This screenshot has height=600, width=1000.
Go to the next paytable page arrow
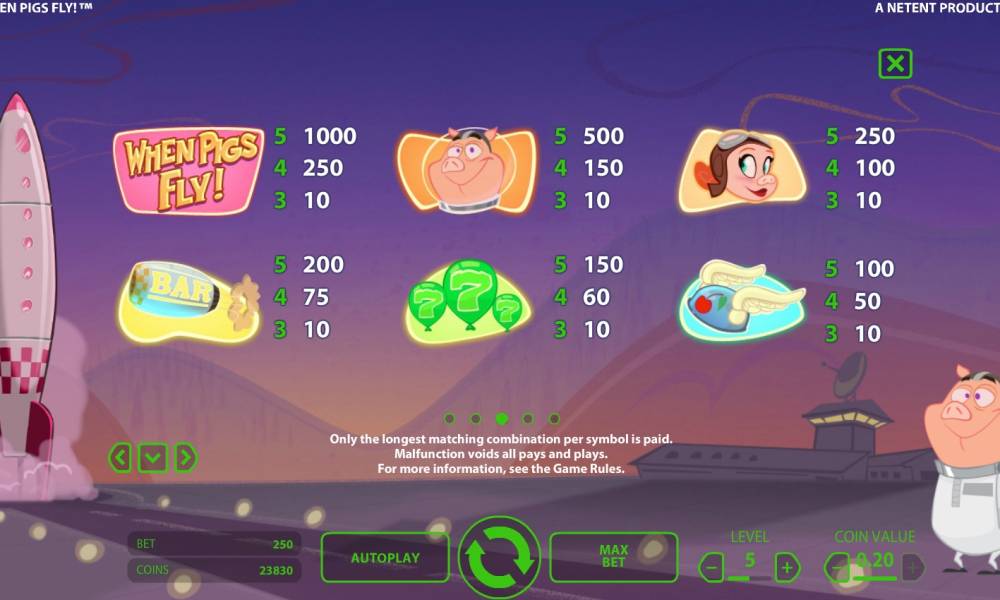pos(185,458)
